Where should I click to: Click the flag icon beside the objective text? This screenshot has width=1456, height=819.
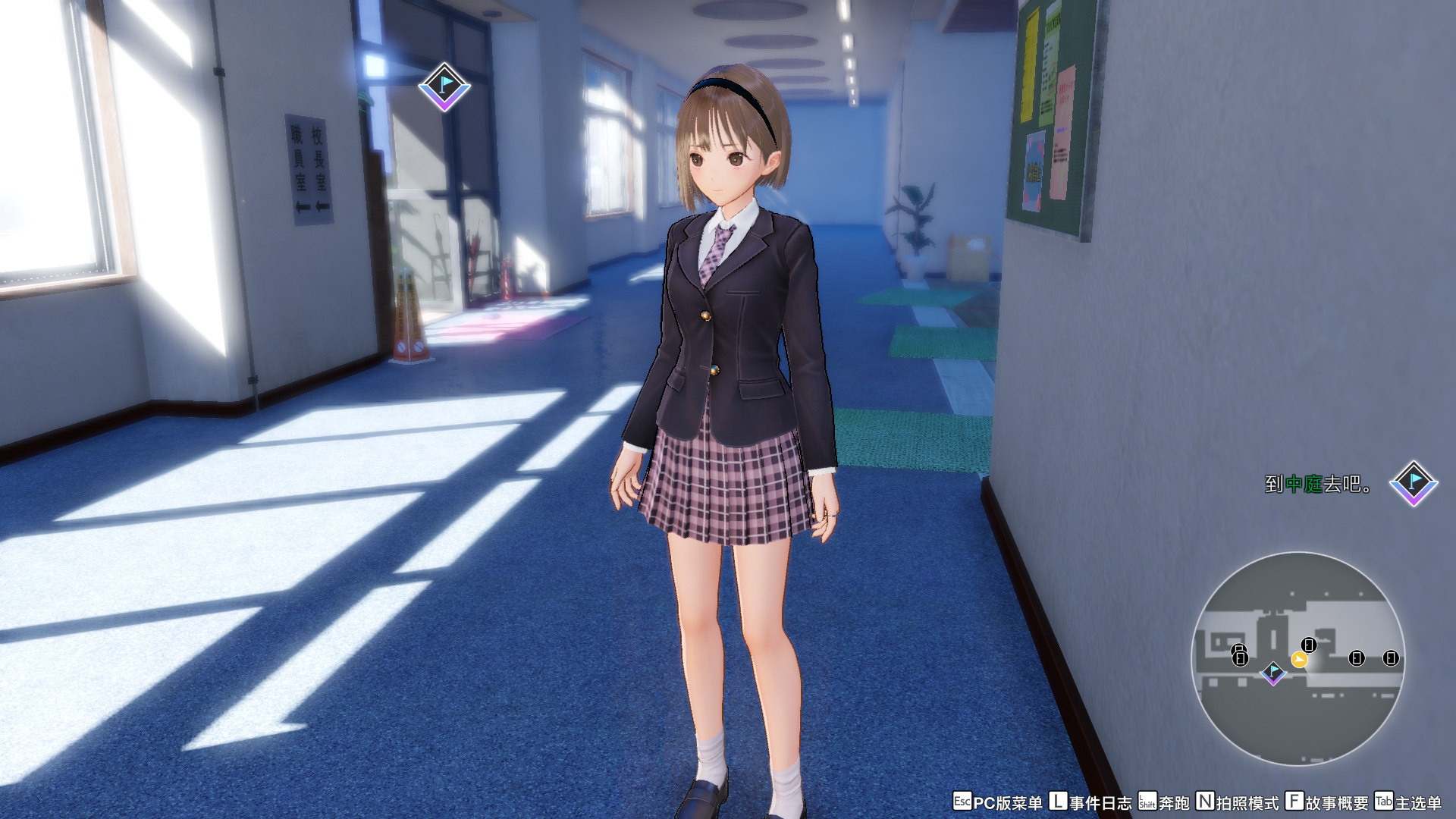coord(1414,483)
